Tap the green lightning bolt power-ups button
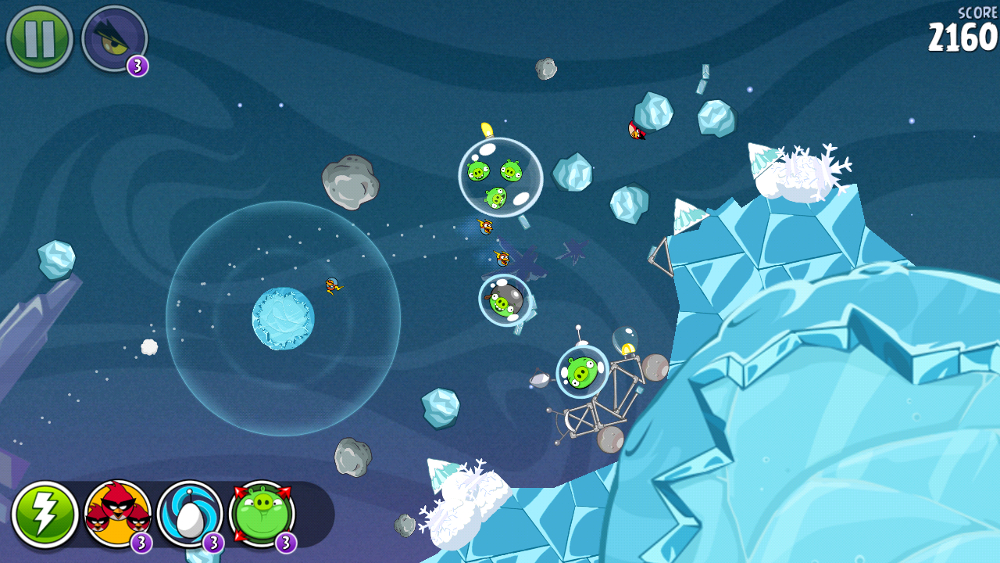This screenshot has width=1000, height=563. [45, 515]
